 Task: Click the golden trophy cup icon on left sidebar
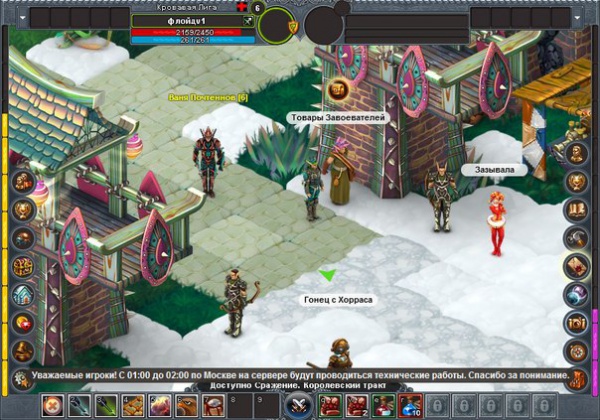[22, 210]
